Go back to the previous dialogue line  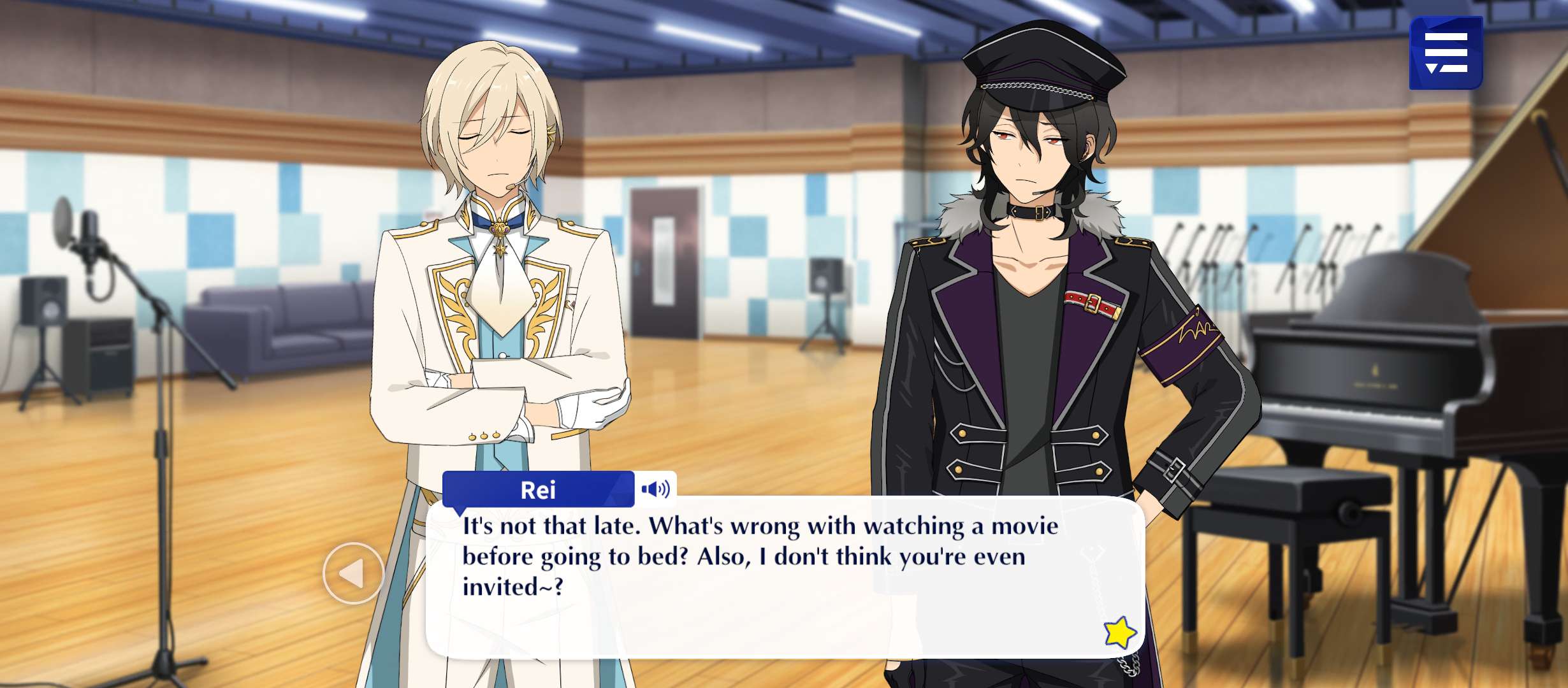click(x=353, y=573)
